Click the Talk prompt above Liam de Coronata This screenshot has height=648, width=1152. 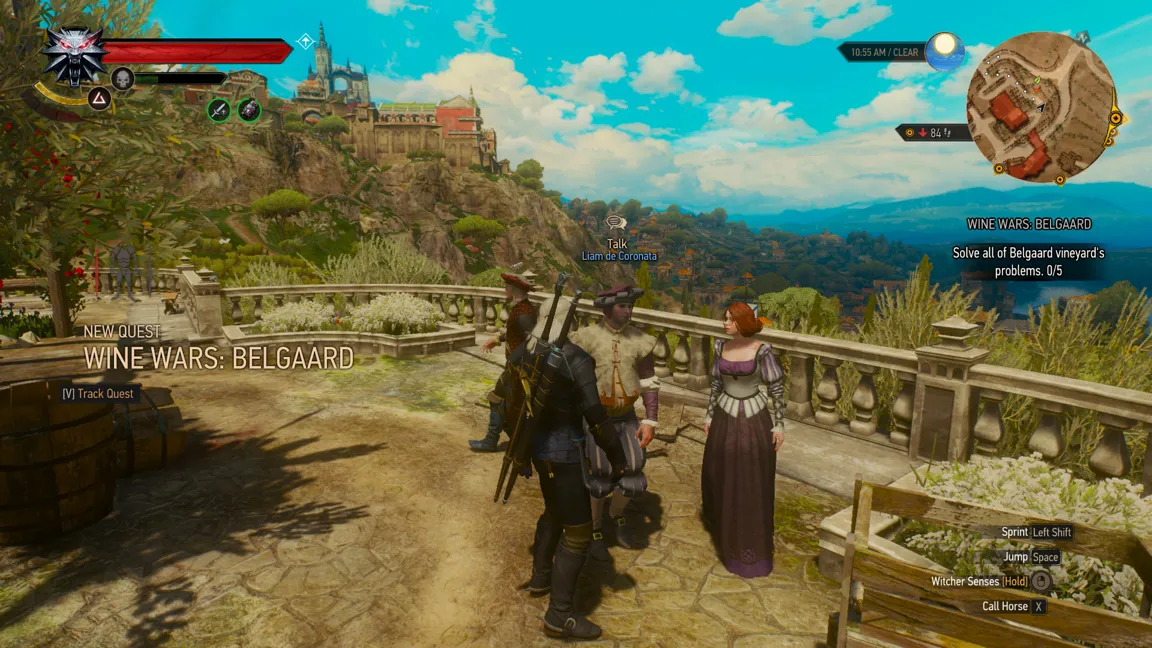point(617,235)
